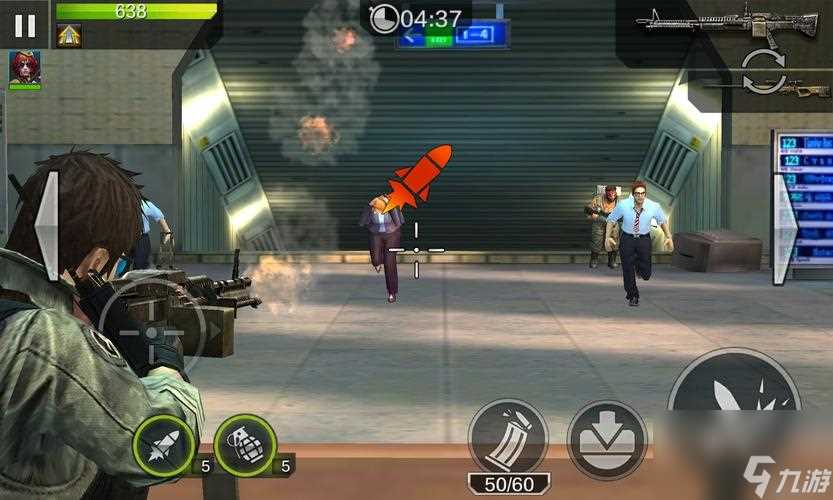The height and width of the screenshot is (500, 833).
Task: Tap the take-cover down arrow button
Action: coord(607,440)
